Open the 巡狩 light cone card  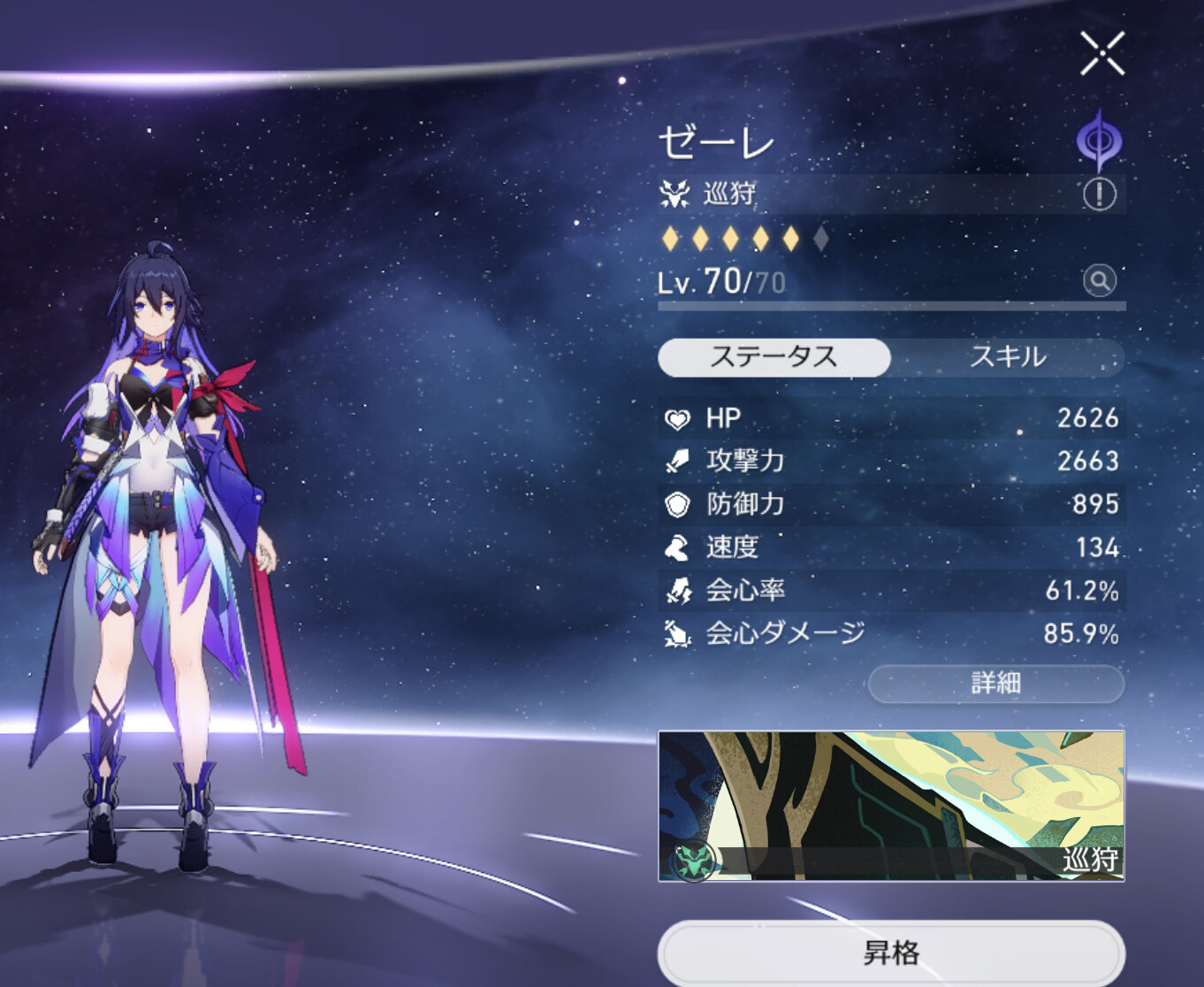891,806
